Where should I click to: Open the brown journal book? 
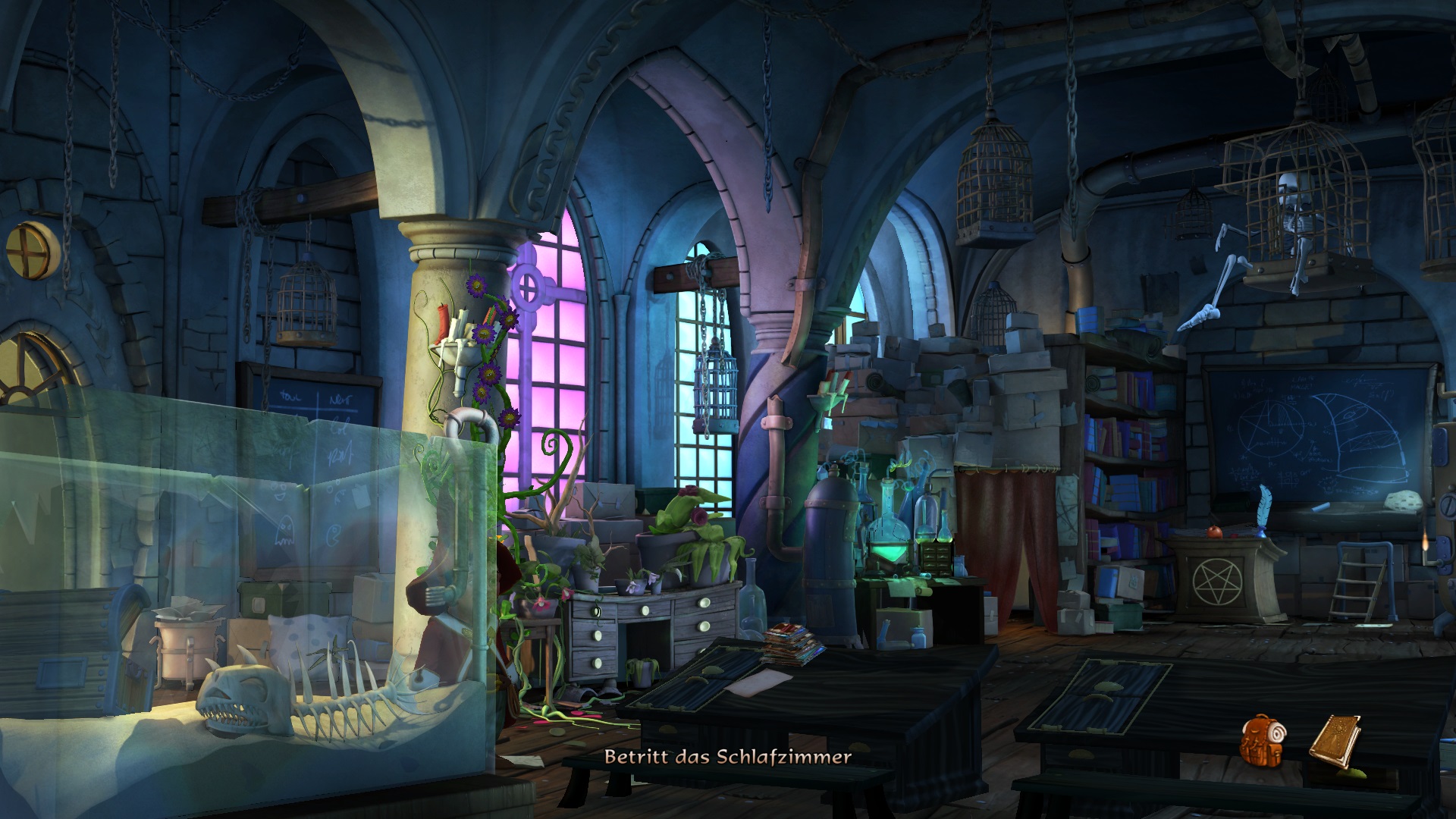pos(1335,738)
